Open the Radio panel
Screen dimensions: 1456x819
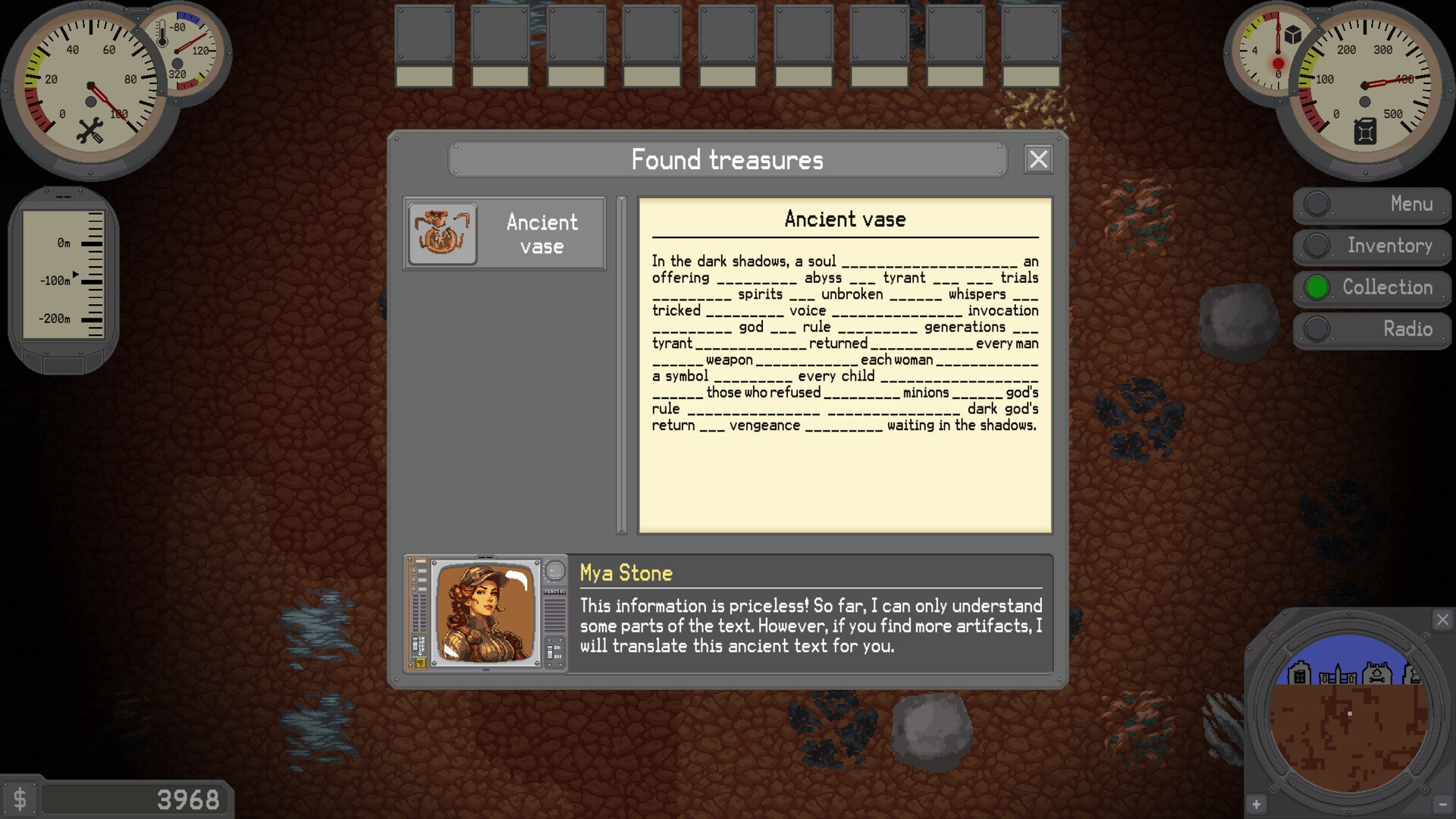click(1408, 329)
